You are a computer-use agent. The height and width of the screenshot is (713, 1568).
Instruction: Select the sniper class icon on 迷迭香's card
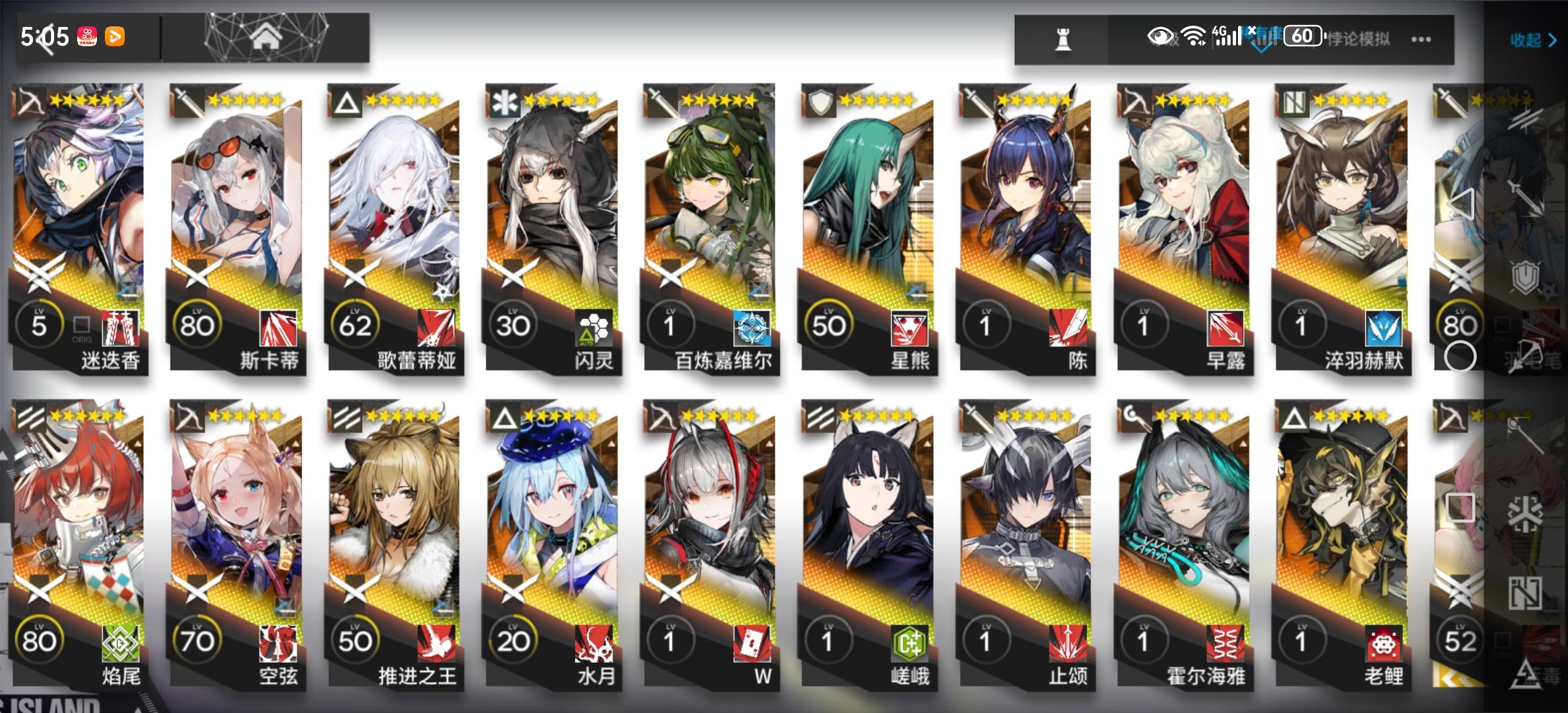30,99
